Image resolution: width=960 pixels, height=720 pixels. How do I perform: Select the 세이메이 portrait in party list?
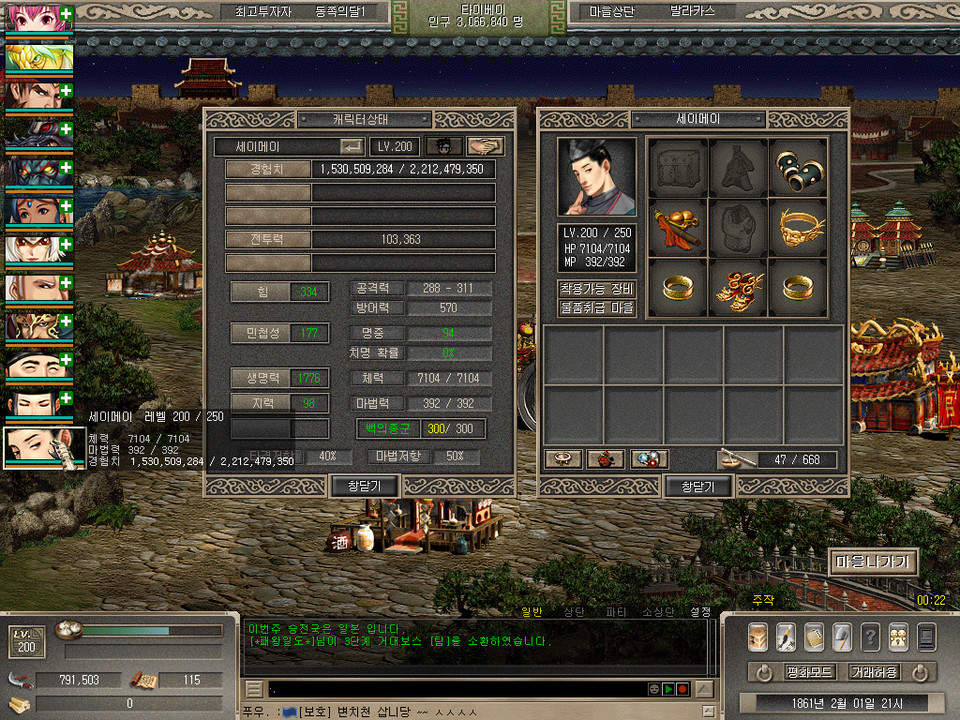43,448
